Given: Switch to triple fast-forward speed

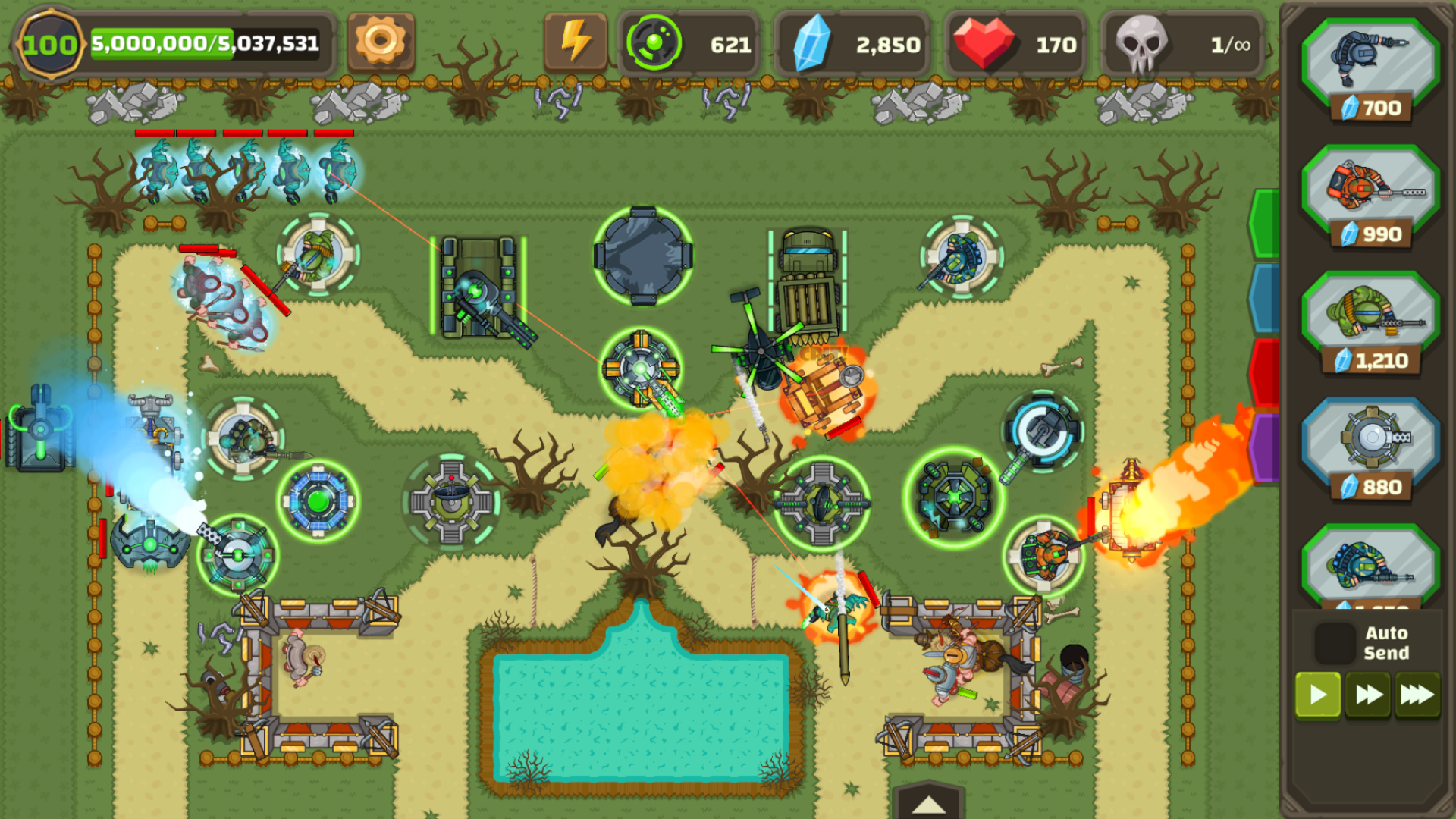Looking at the screenshot, I should [1417, 695].
